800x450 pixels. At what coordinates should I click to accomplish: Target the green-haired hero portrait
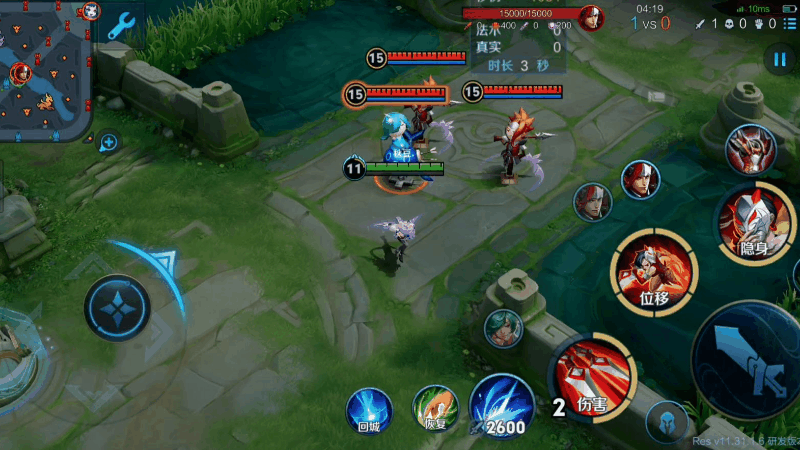pos(504,327)
